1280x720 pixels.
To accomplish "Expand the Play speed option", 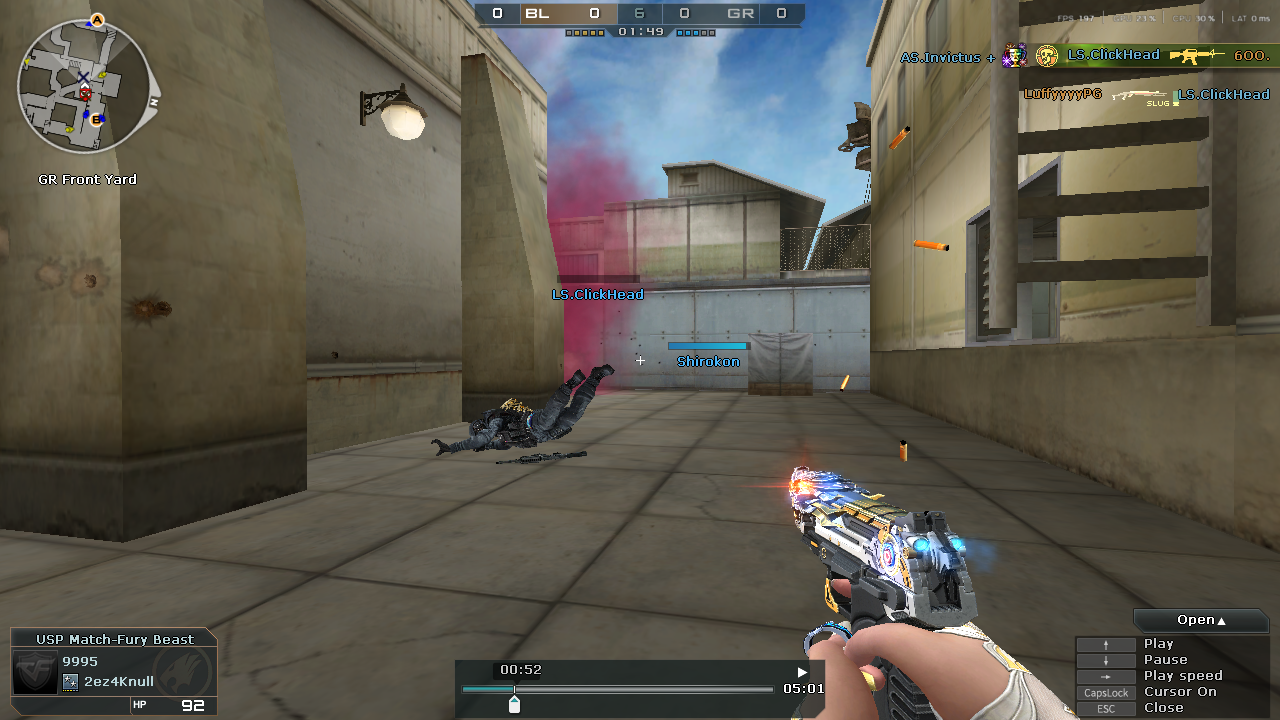I will point(1183,675).
